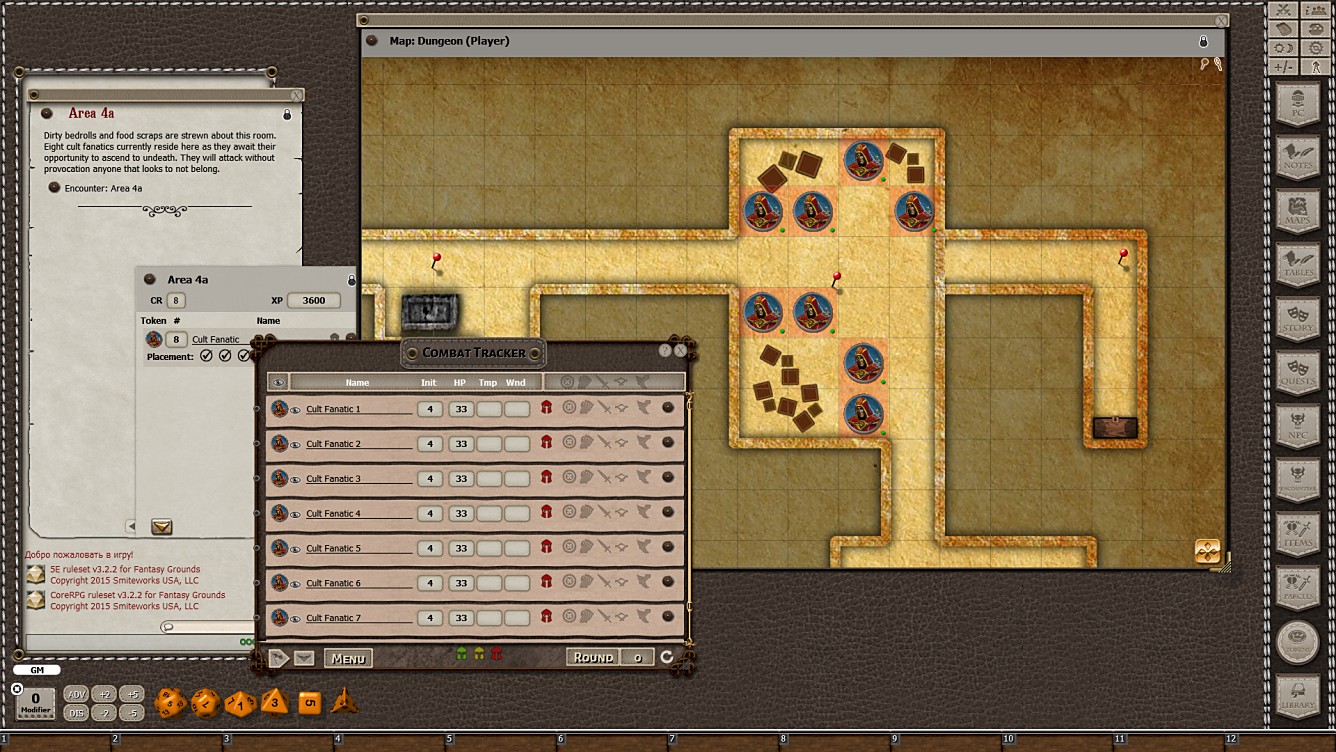Collapse Area 4a story with the left arrow
The width and height of the screenshot is (1336, 752).
131,526
